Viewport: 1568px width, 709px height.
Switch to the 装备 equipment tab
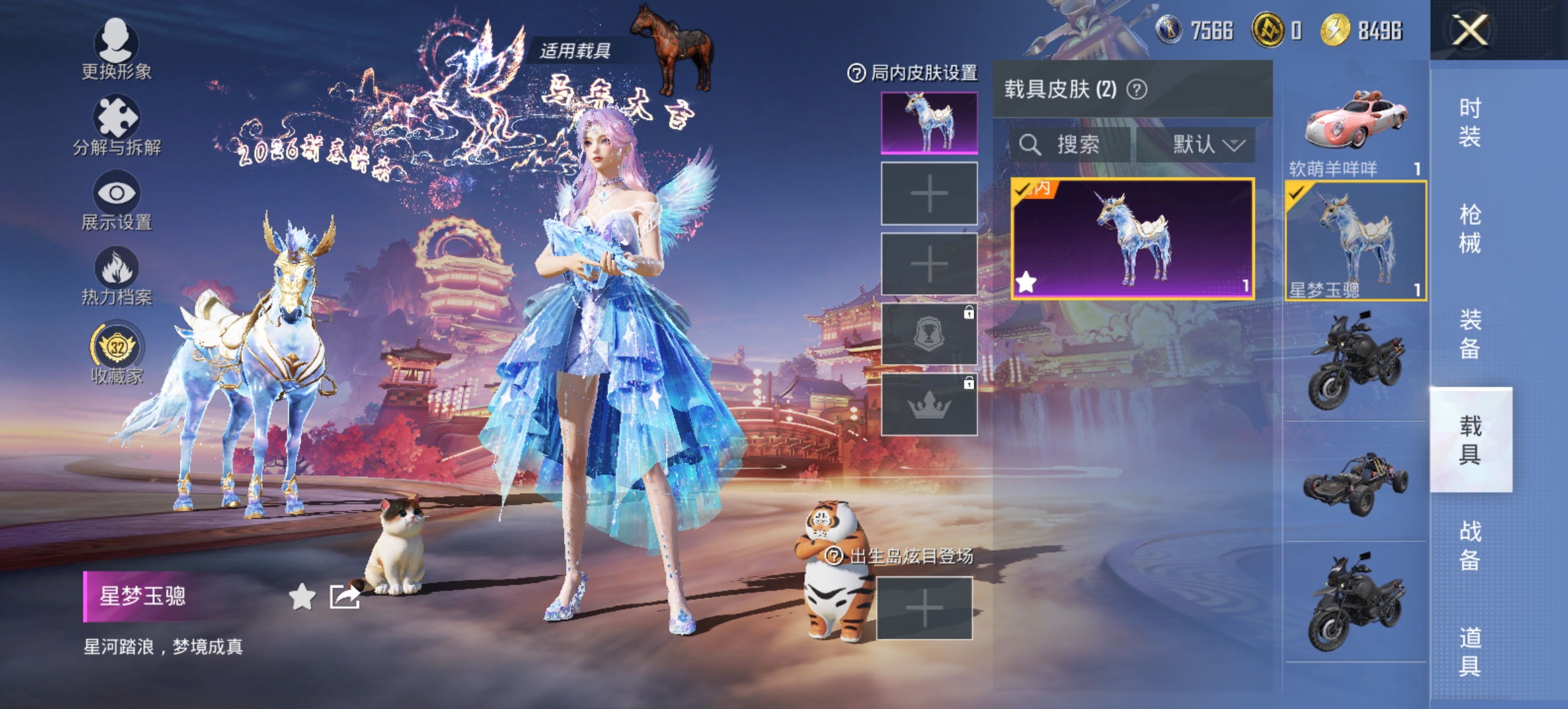(x=1470, y=334)
